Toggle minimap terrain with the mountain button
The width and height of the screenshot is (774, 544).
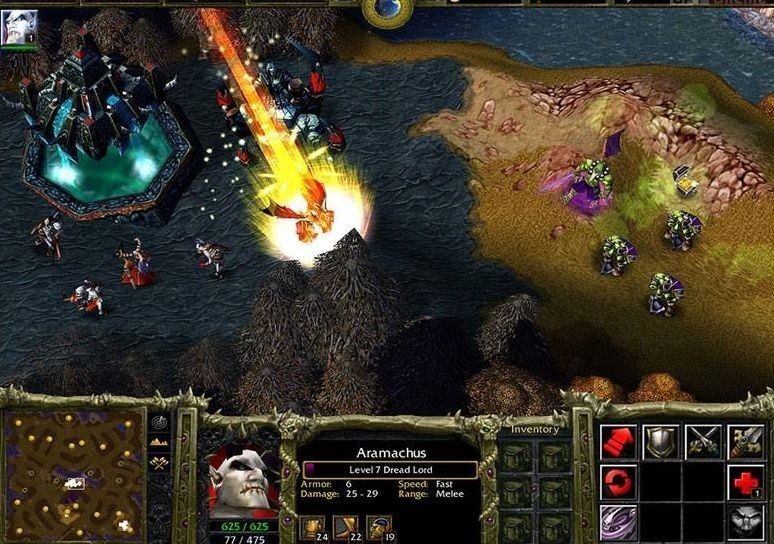point(160,442)
